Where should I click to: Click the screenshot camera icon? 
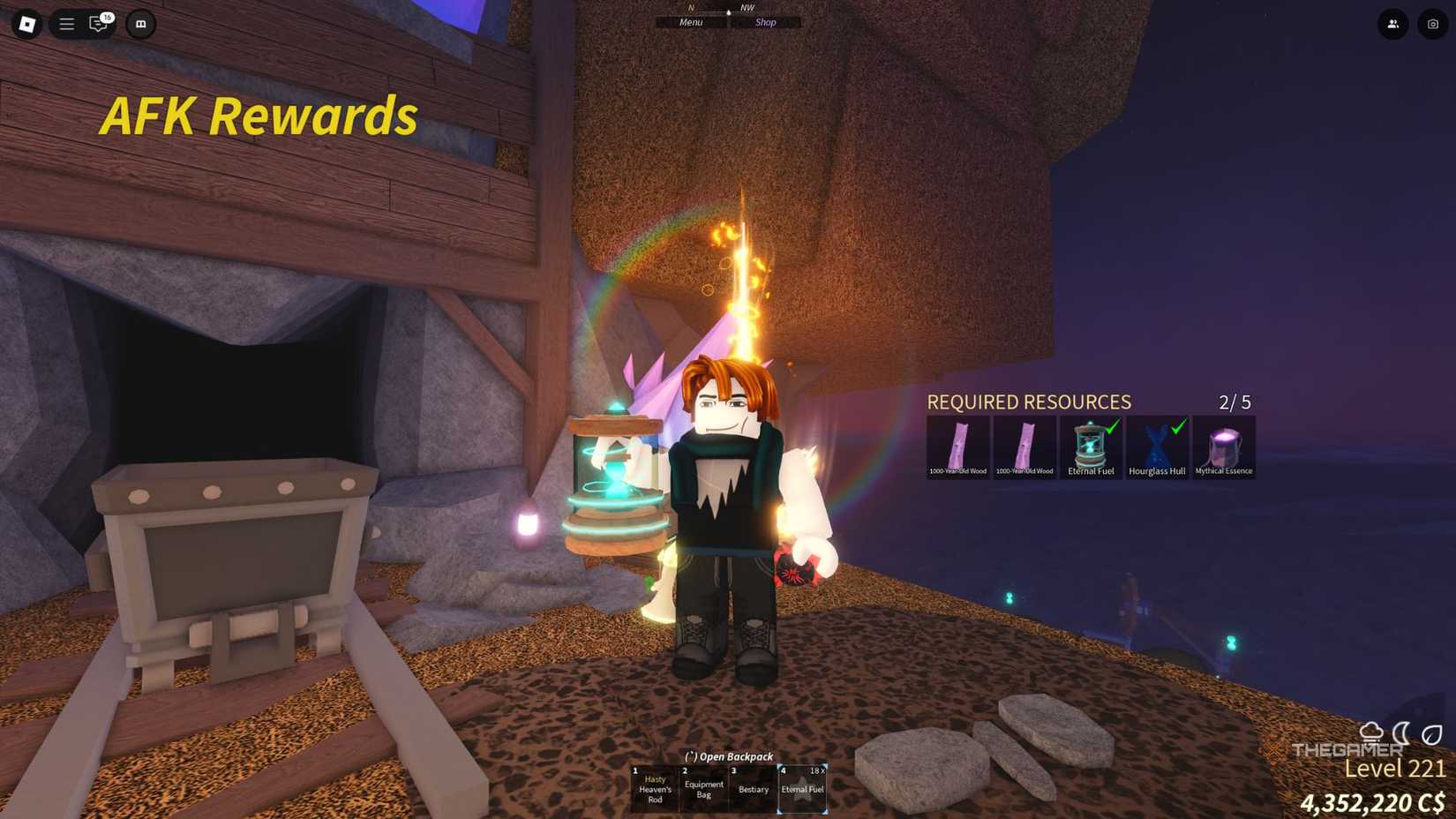[1431, 25]
